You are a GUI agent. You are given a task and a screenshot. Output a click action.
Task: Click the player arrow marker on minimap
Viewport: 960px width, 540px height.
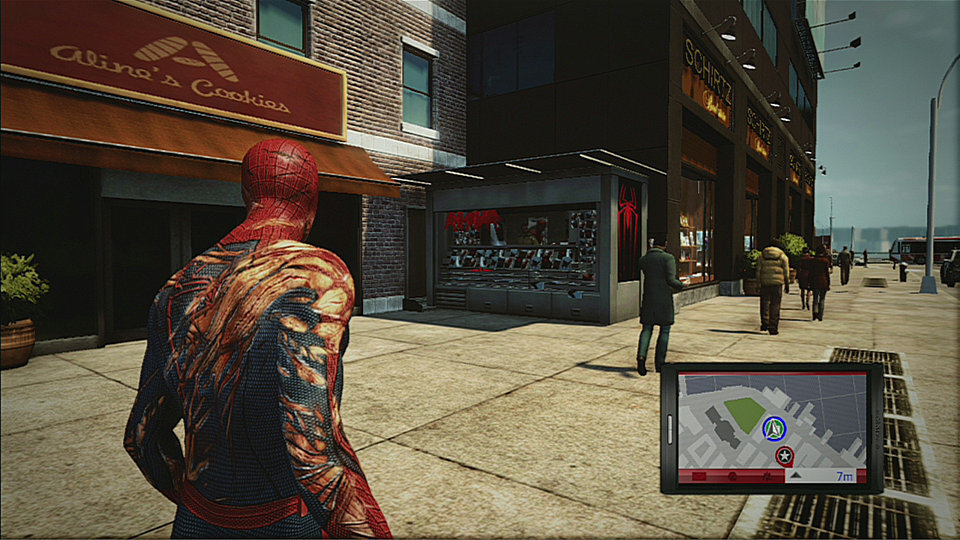(x=773, y=429)
